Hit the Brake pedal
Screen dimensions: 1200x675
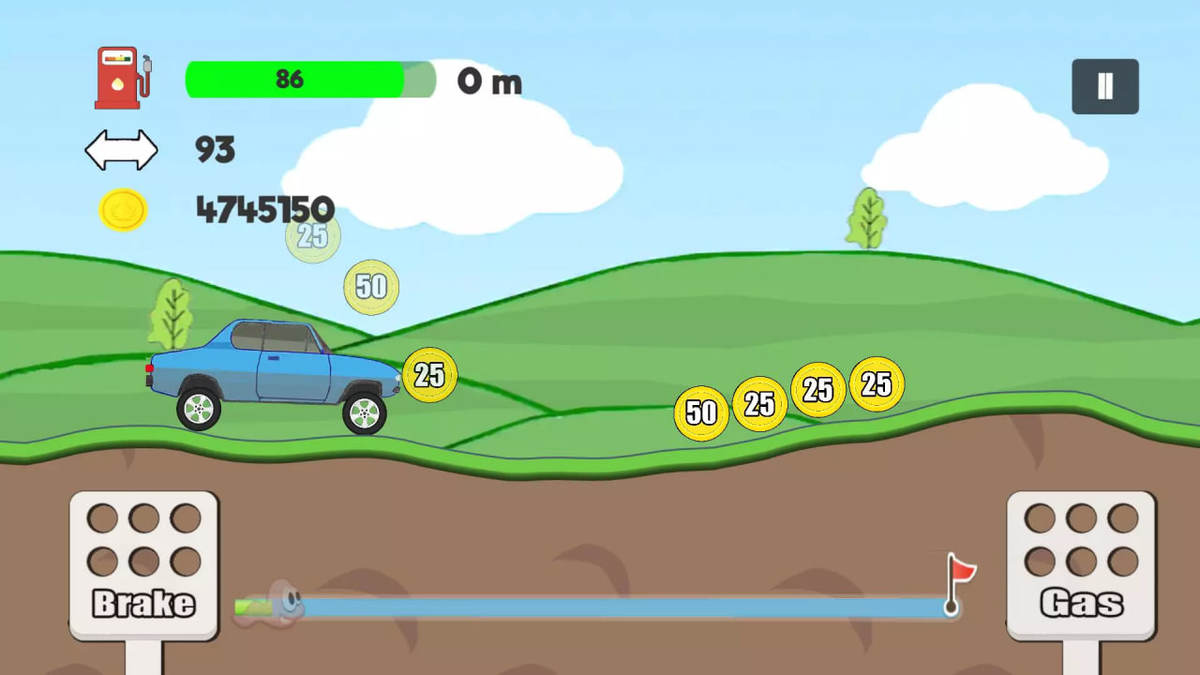click(144, 565)
